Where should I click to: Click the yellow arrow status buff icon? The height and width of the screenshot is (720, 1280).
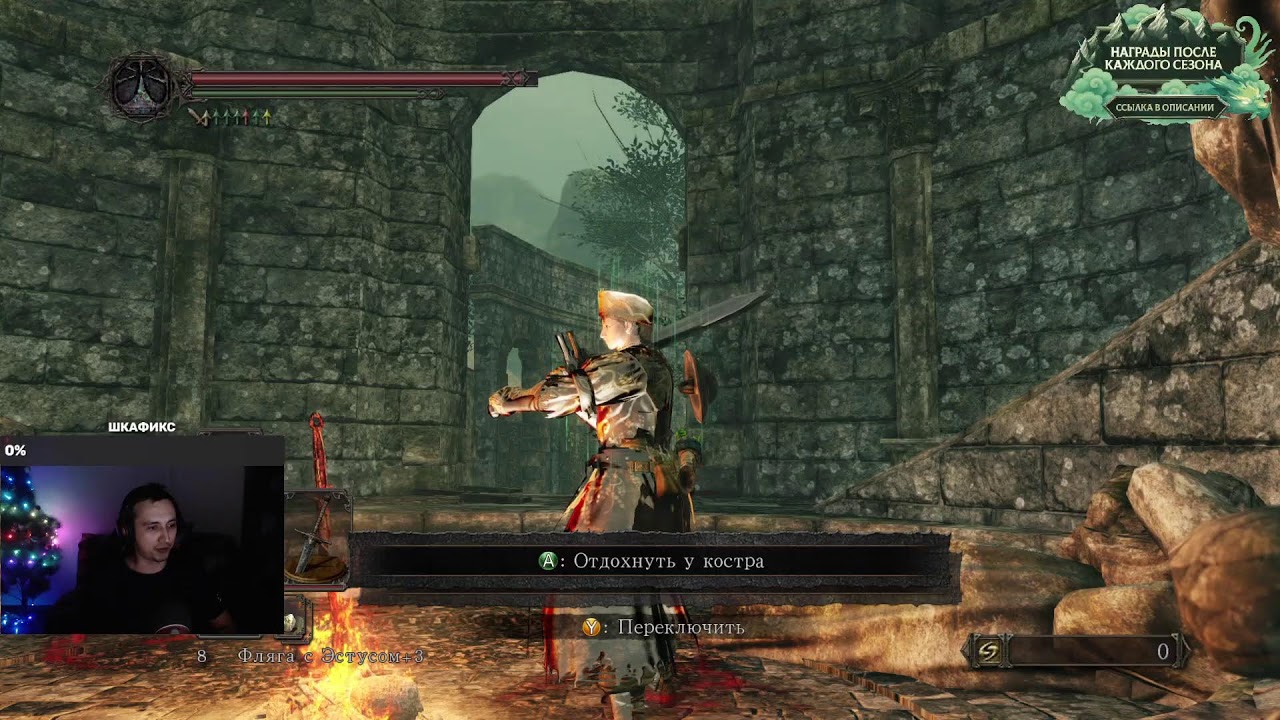point(267,118)
